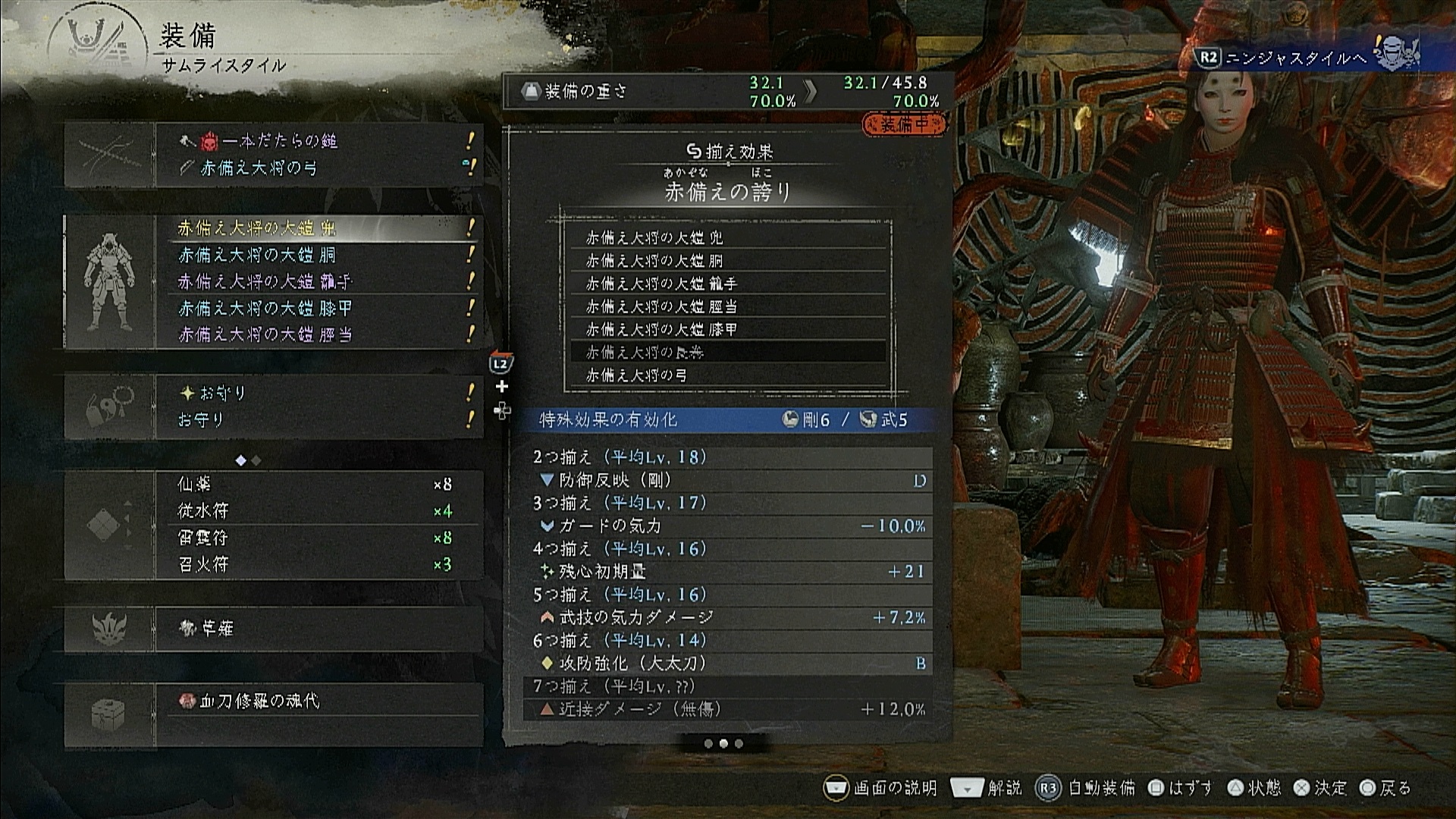Select the 一本だたらの鎚 weapon slot

click(318, 141)
